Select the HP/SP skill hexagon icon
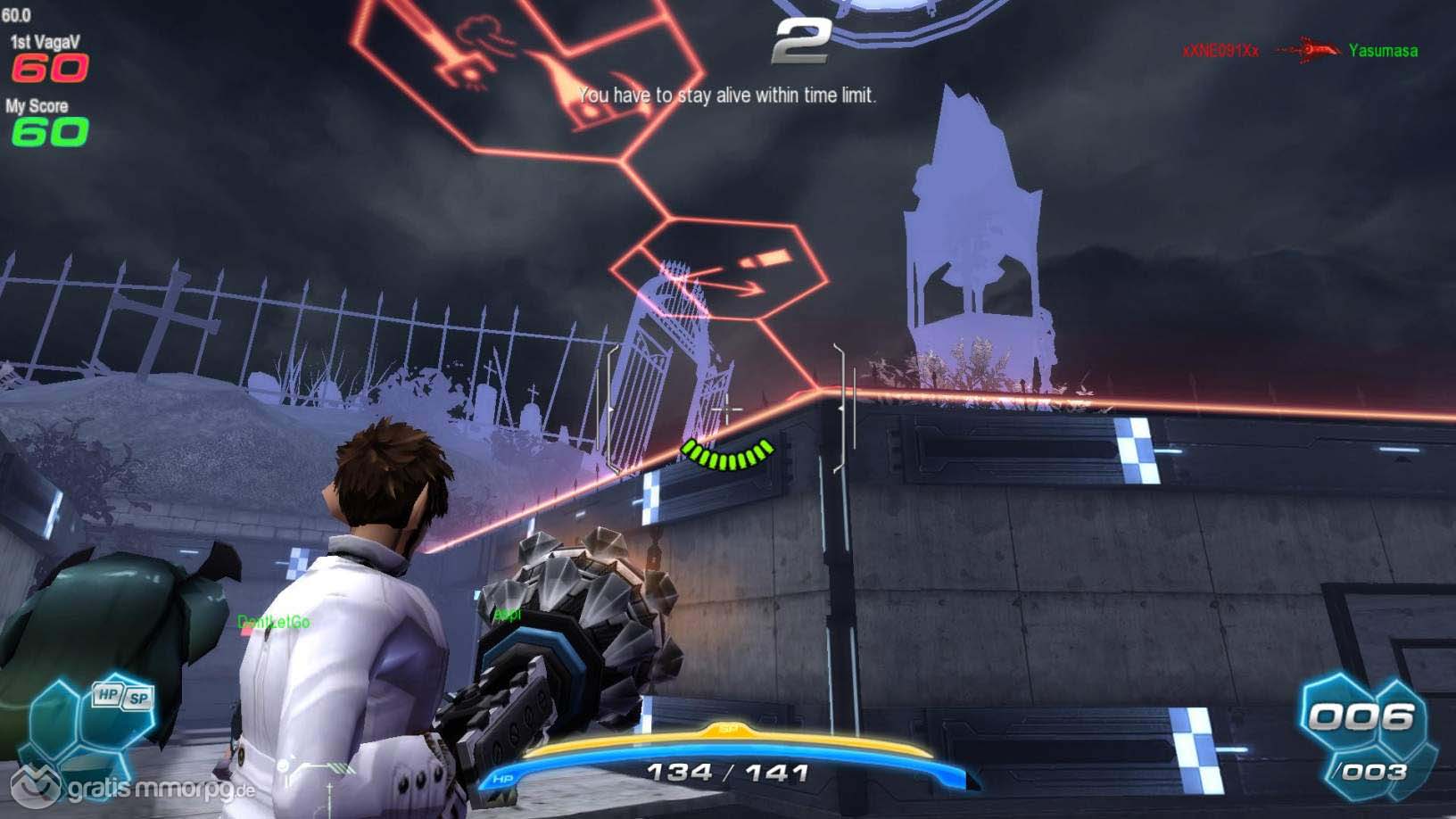1456x819 pixels. [122, 698]
